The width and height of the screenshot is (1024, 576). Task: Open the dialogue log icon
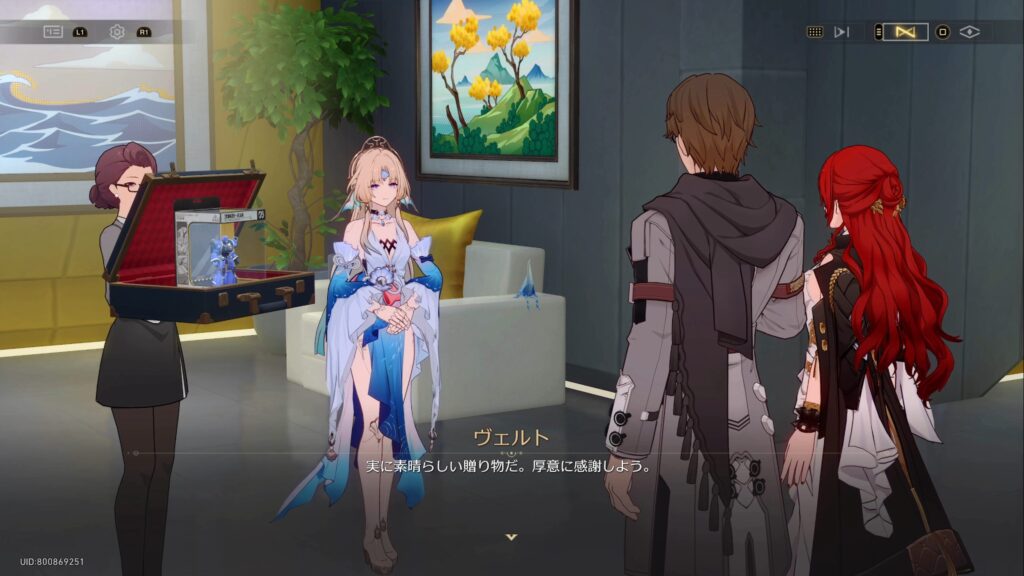(53, 32)
